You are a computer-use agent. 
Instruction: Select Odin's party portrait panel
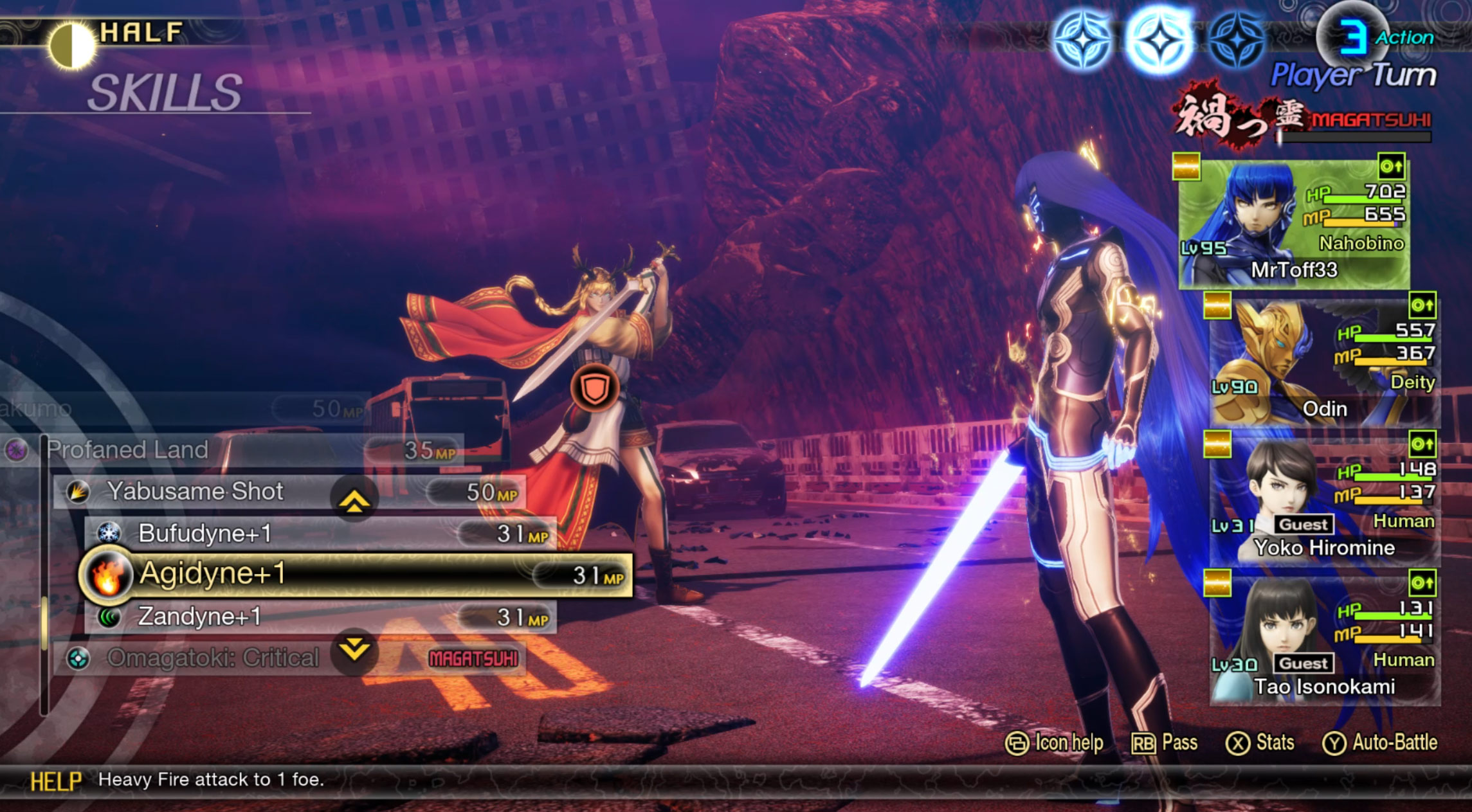1323,363
